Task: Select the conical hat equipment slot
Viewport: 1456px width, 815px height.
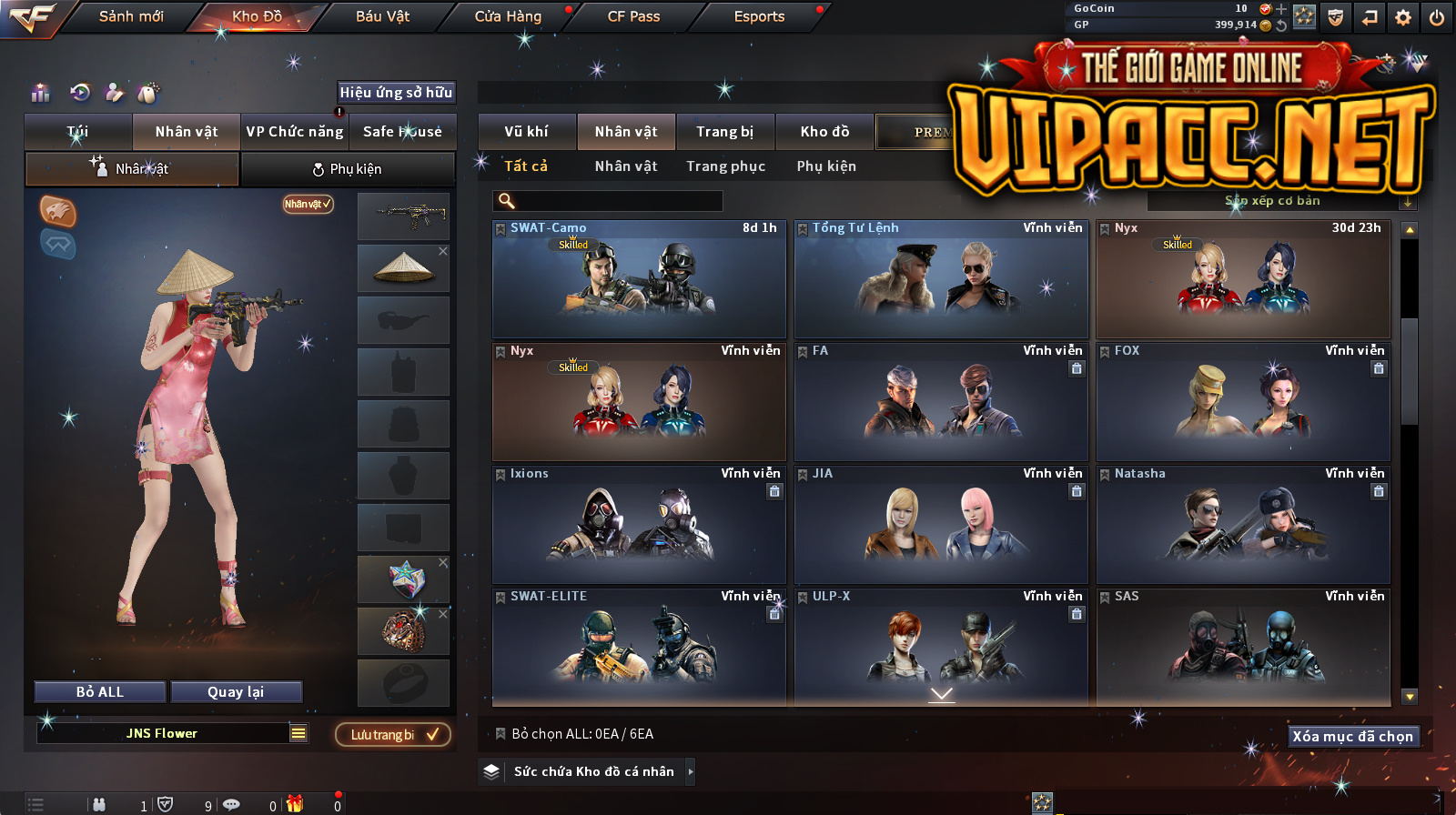Action: point(403,267)
